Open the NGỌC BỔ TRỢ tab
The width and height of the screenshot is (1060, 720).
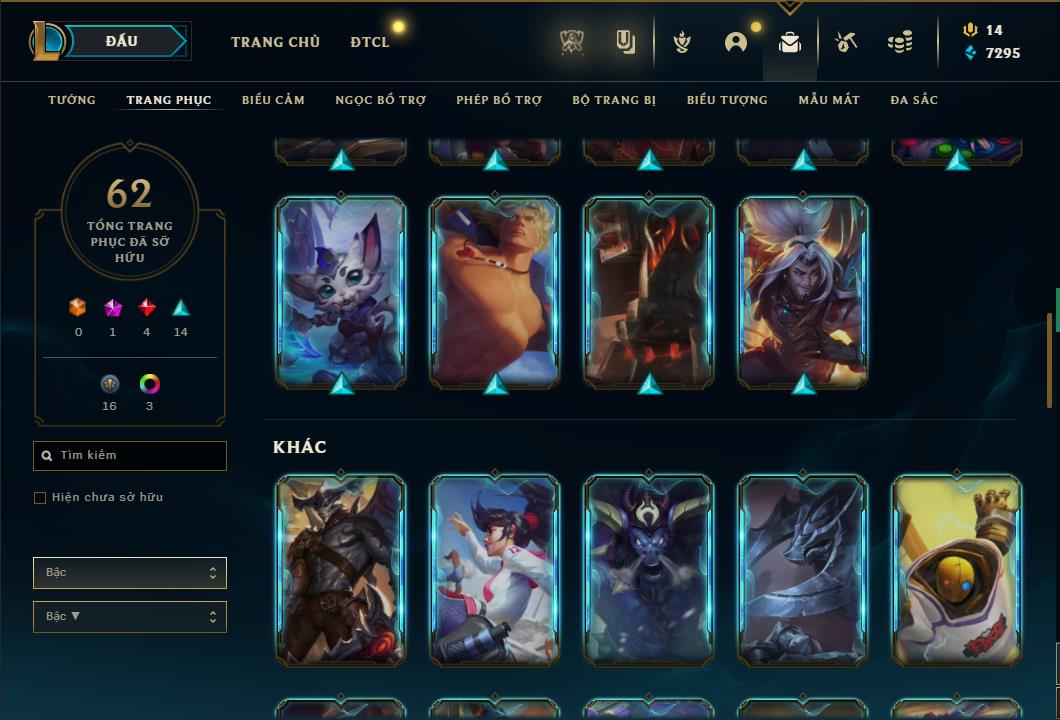pos(380,100)
